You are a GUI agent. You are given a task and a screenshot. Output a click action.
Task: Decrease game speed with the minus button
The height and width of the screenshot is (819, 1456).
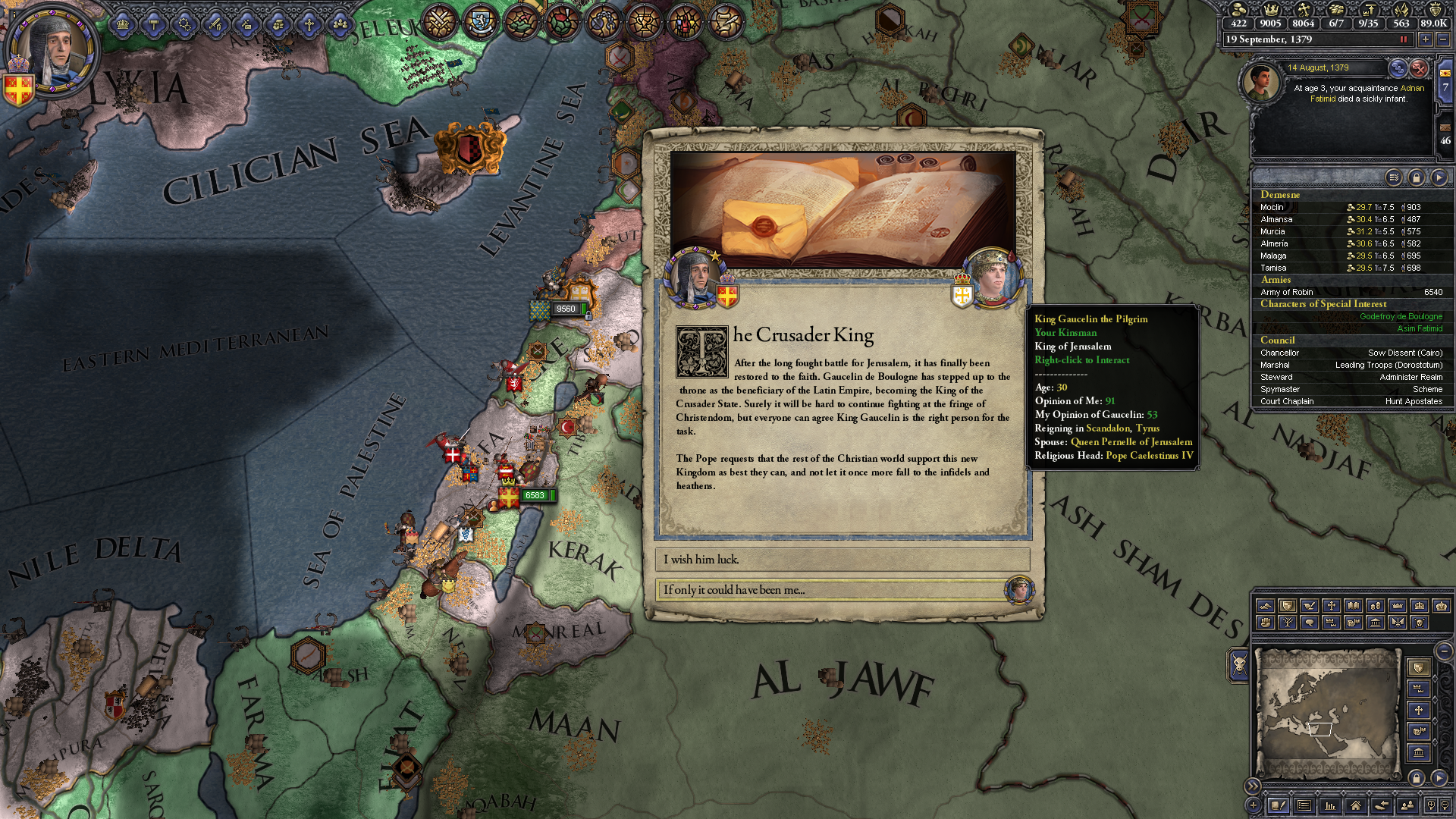pos(1443,39)
